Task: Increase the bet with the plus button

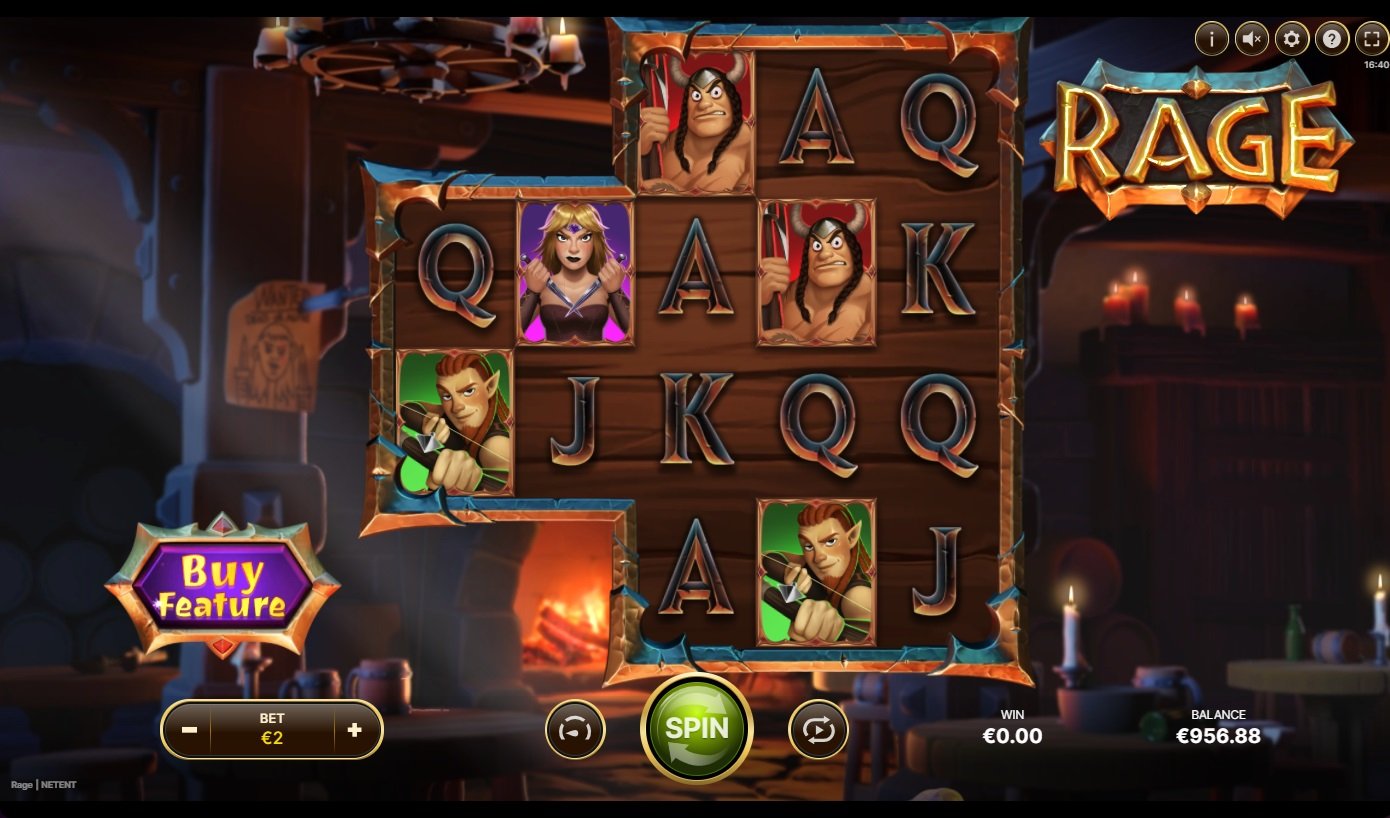Action: coord(354,730)
